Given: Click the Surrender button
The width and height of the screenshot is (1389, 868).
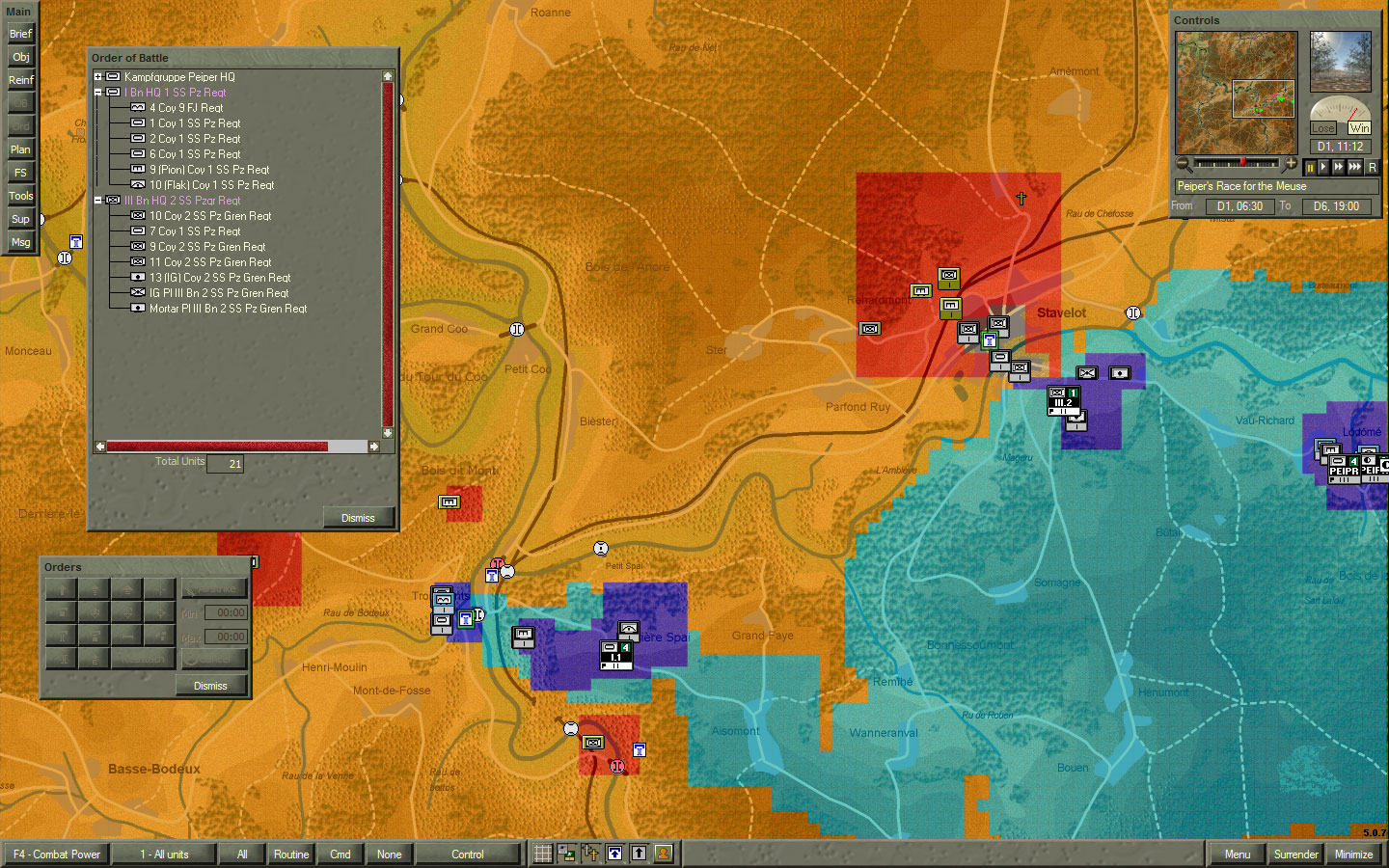Looking at the screenshot, I should coord(1295,854).
